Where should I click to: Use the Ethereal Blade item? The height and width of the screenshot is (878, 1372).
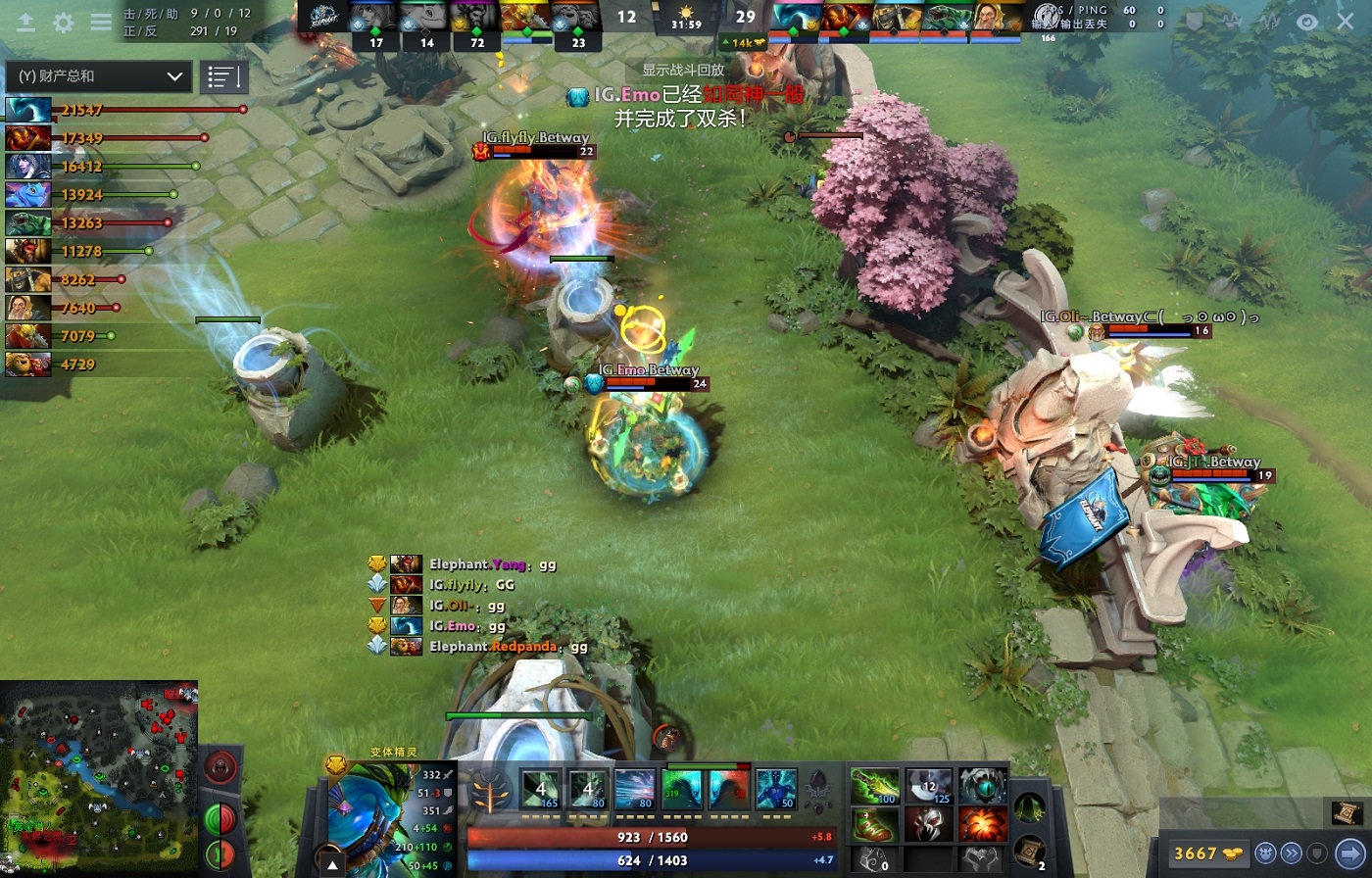(874, 786)
